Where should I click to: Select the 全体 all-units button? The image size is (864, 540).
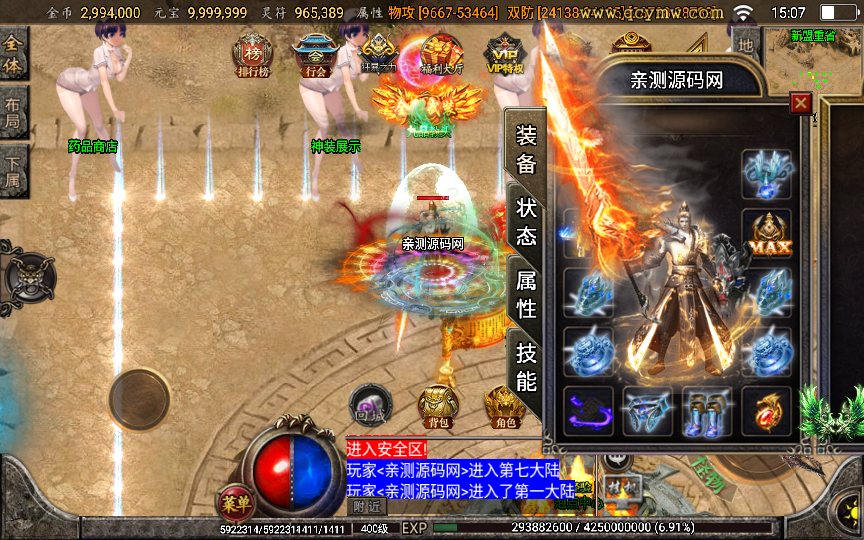tap(14, 53)
